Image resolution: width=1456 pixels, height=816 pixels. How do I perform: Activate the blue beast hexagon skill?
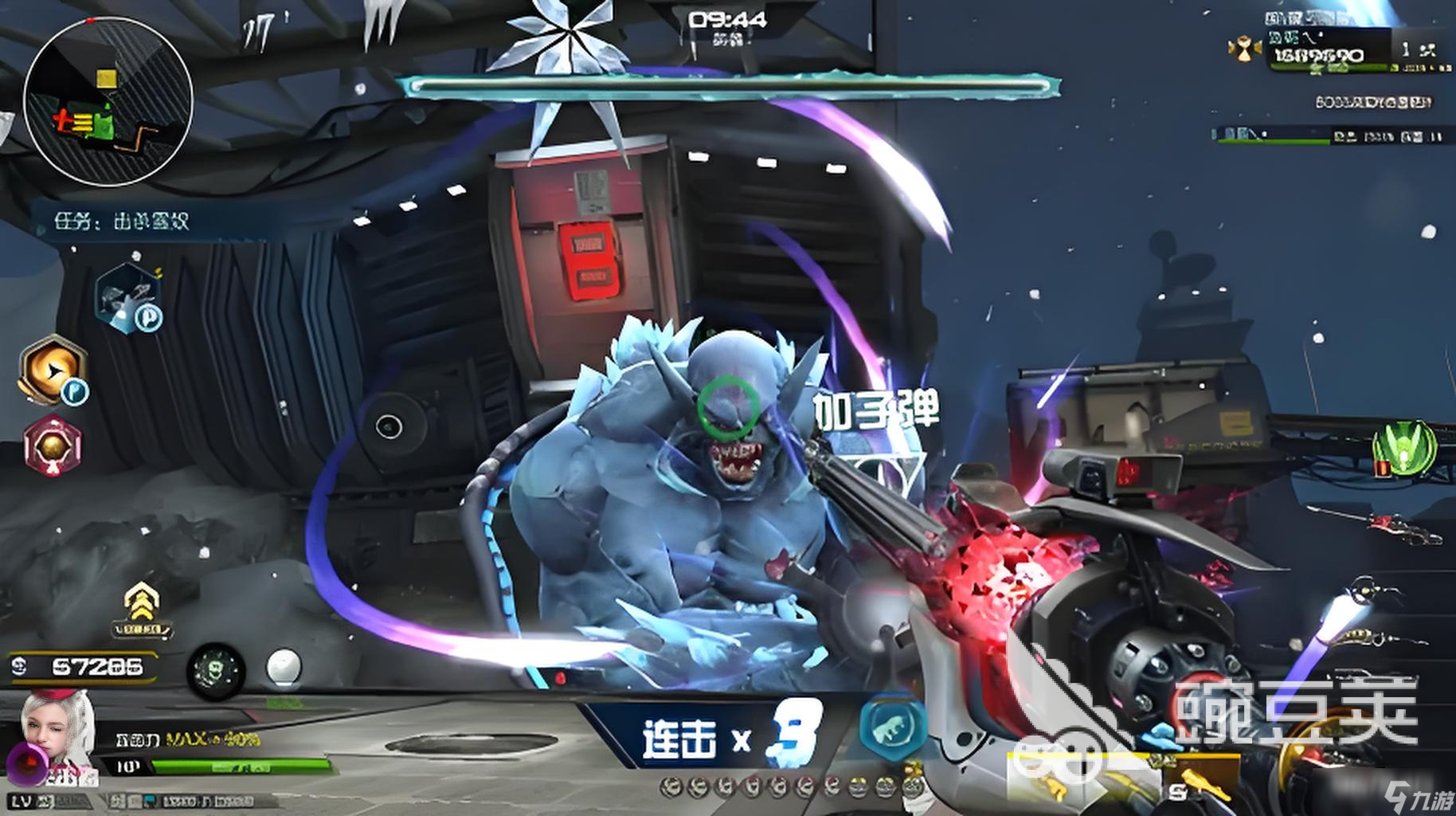point(892,725)
